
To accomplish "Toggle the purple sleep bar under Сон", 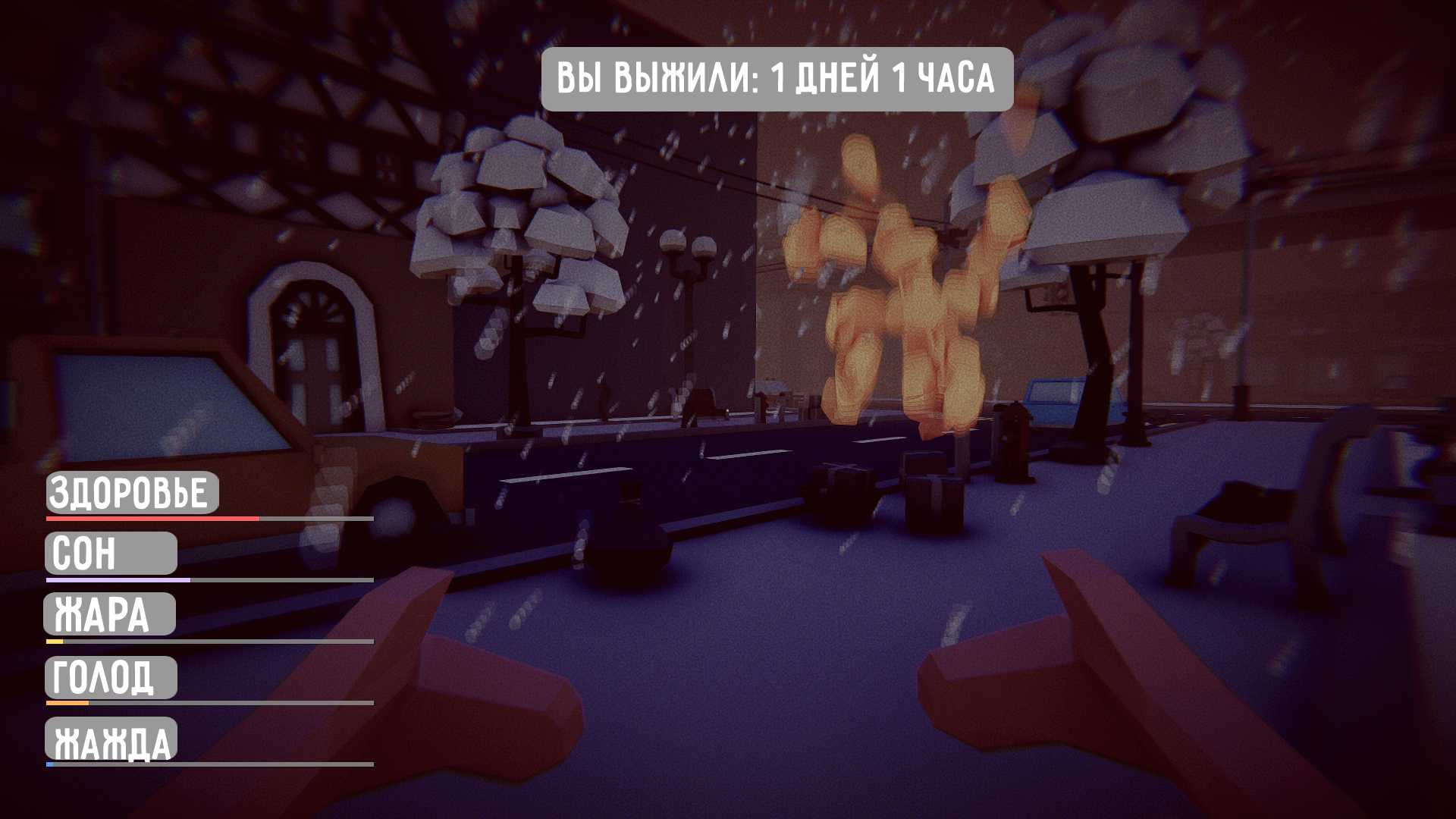I will [114, 580].
